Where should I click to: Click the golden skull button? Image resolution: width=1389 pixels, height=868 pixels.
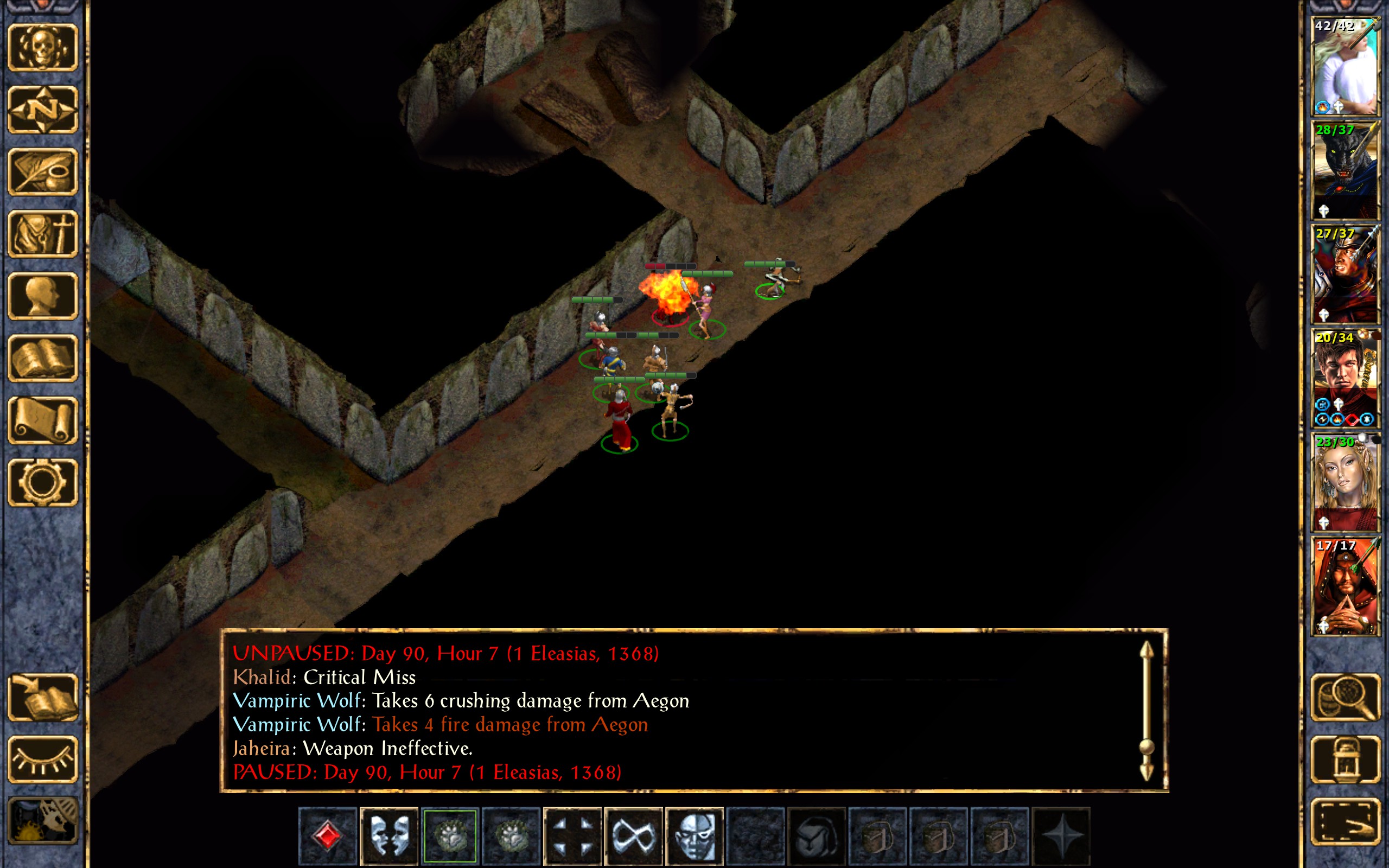42,48
